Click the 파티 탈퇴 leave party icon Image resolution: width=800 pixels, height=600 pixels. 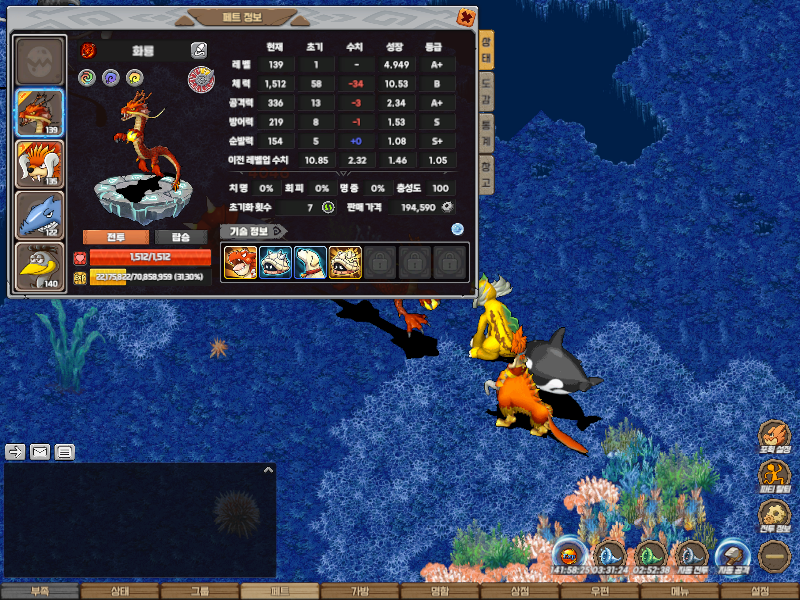point(774,476)
